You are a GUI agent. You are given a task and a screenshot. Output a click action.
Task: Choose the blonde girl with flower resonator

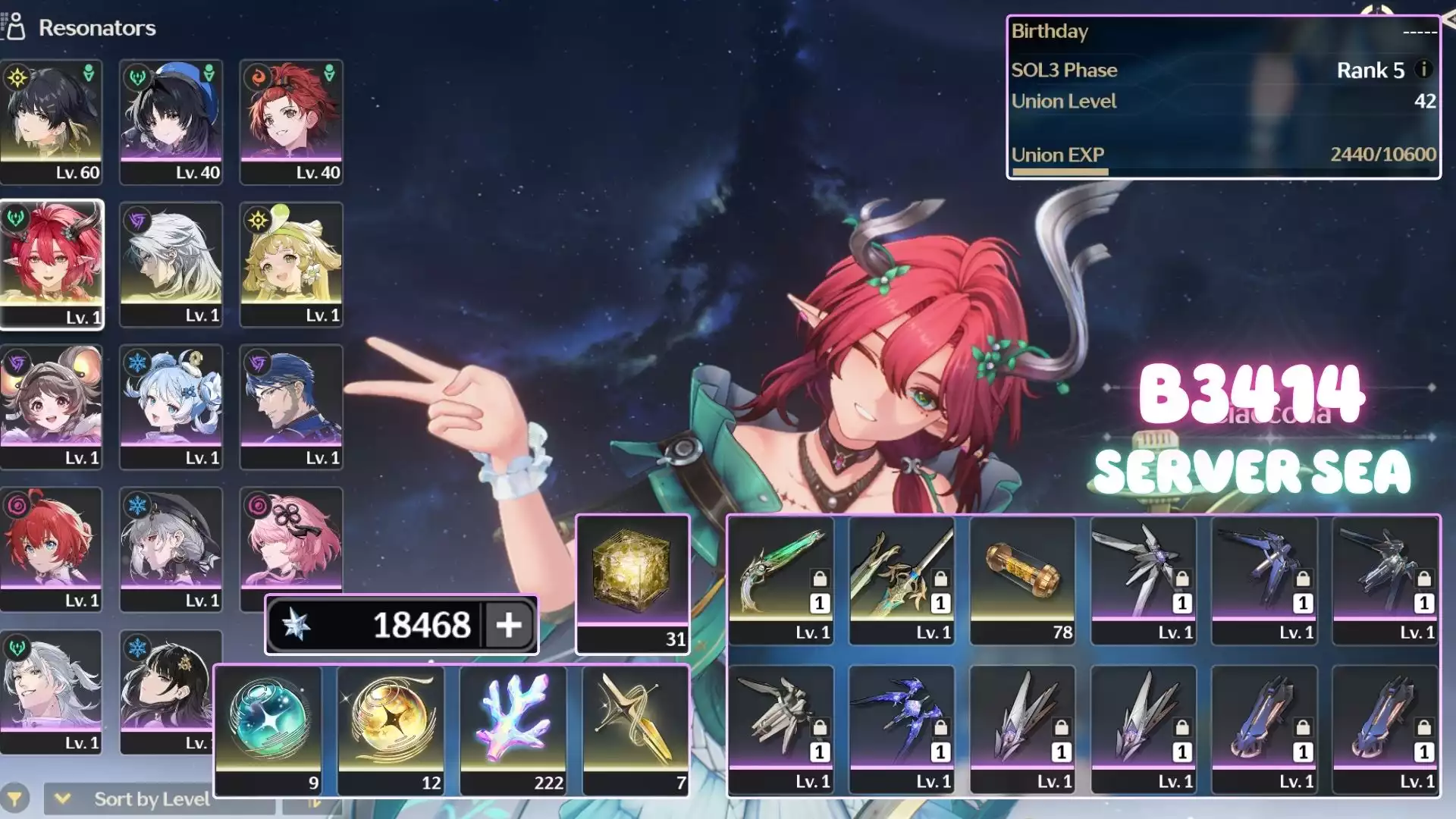click(x=291, y=264)
